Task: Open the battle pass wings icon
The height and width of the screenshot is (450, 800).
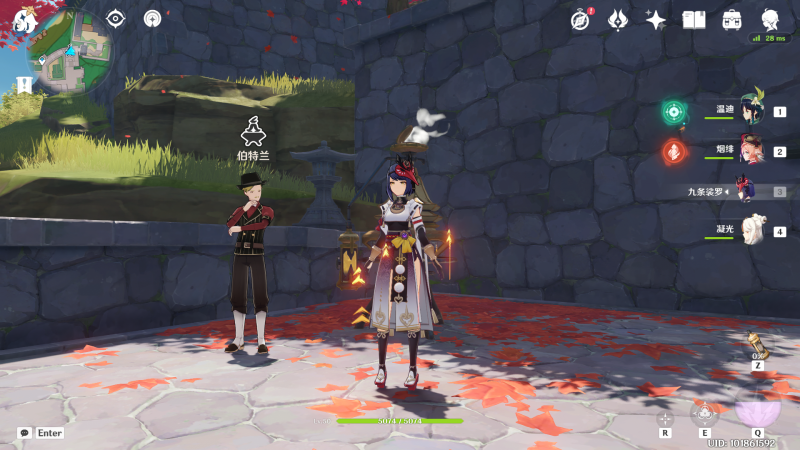Action: pos(618,19)
